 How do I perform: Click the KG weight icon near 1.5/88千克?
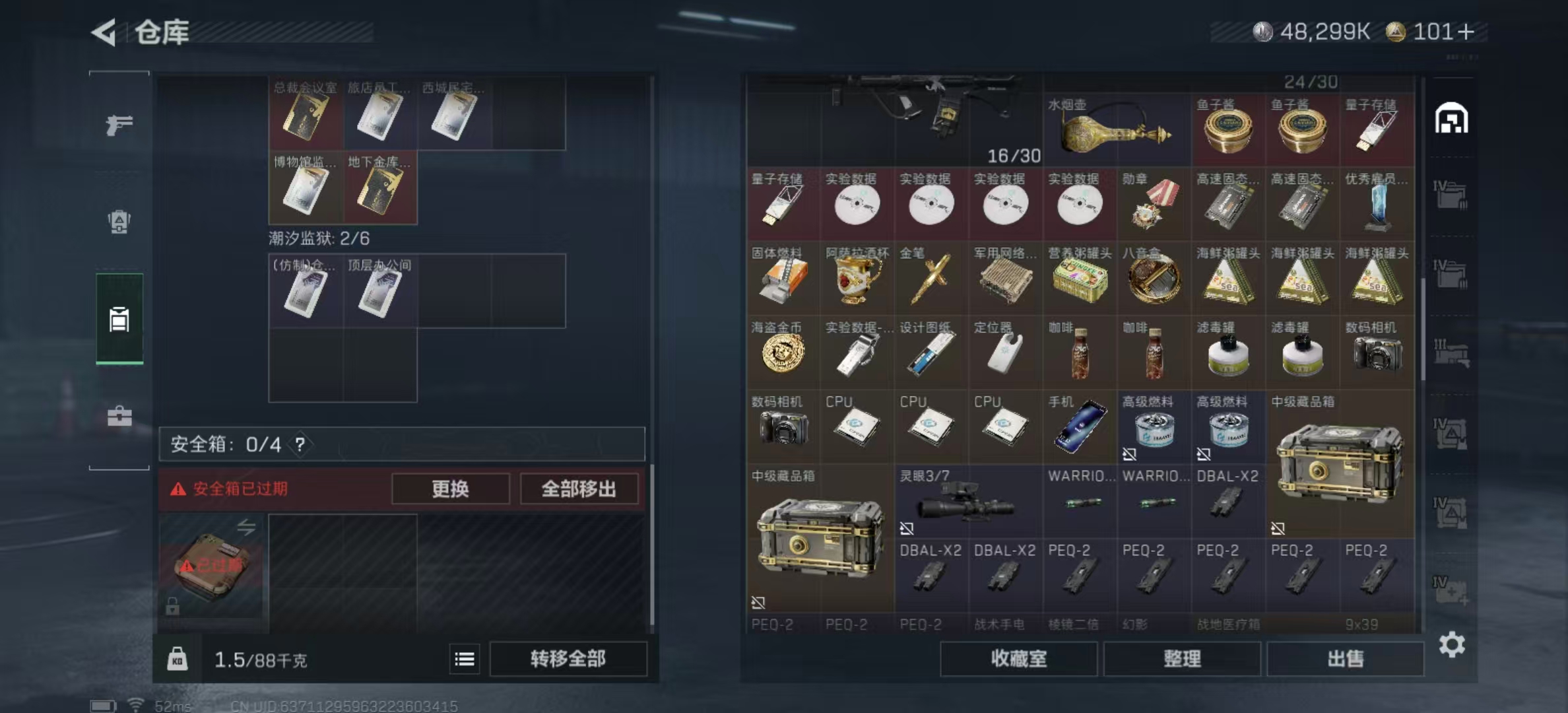pos(177,659)
